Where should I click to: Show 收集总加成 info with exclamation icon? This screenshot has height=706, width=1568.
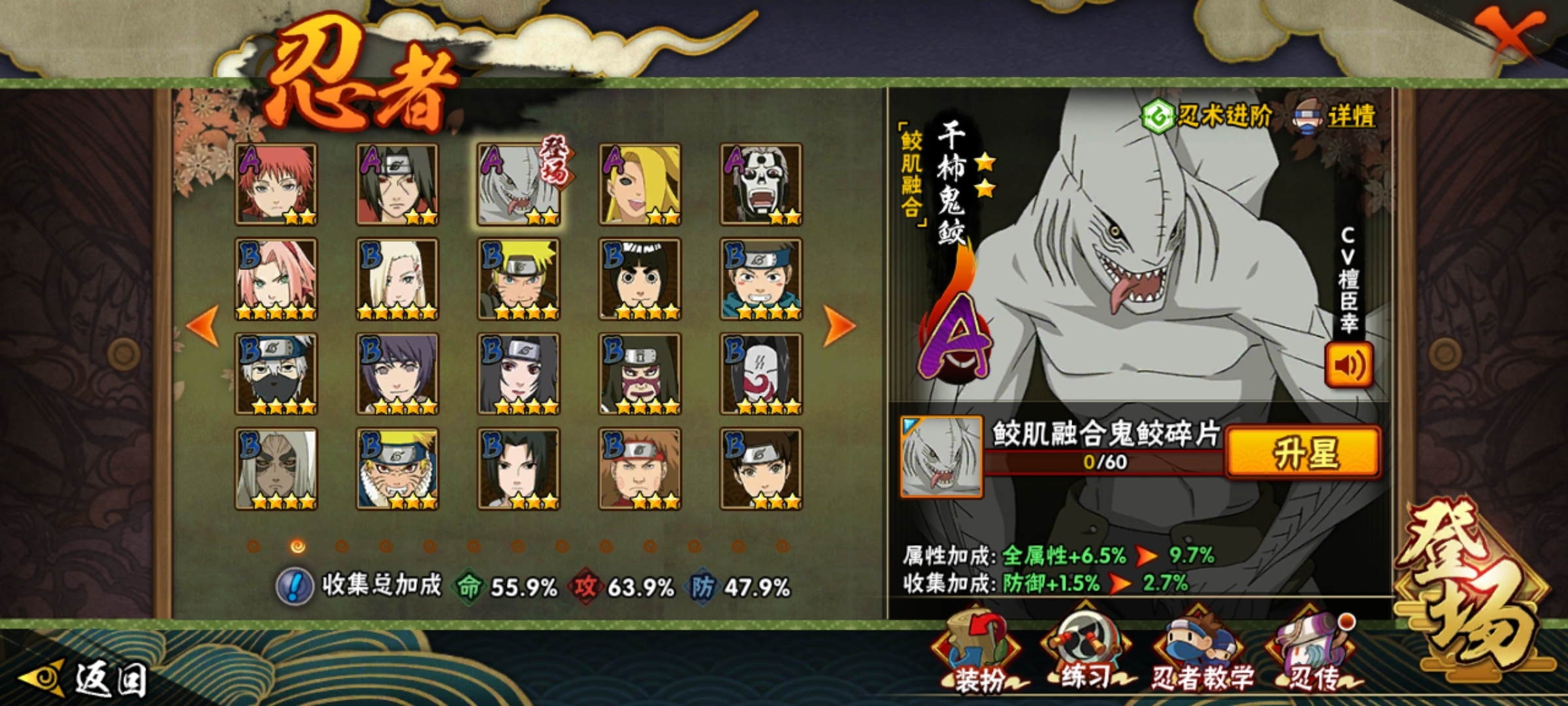pos(295,586)
